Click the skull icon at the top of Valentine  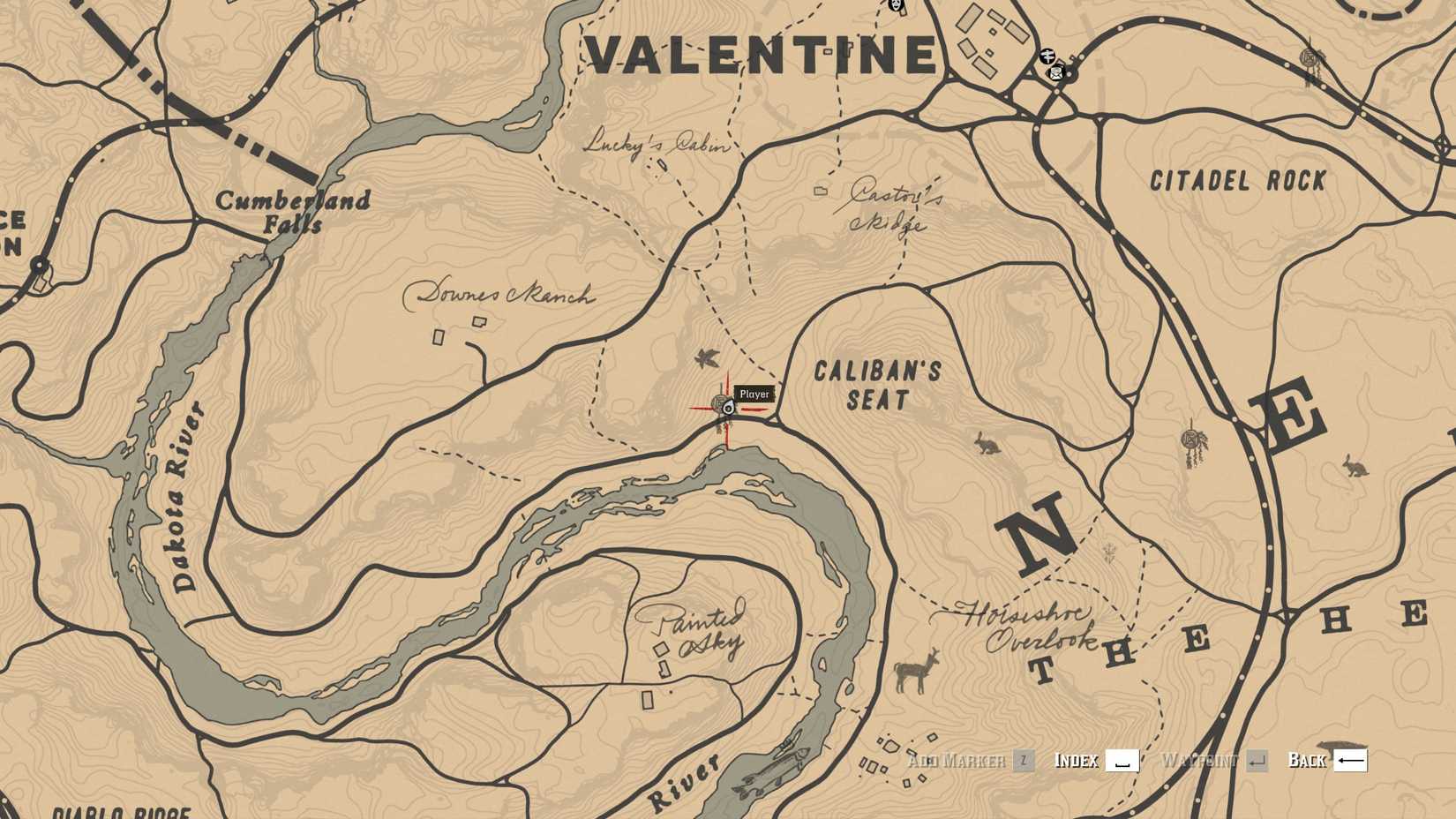point(895,7)
